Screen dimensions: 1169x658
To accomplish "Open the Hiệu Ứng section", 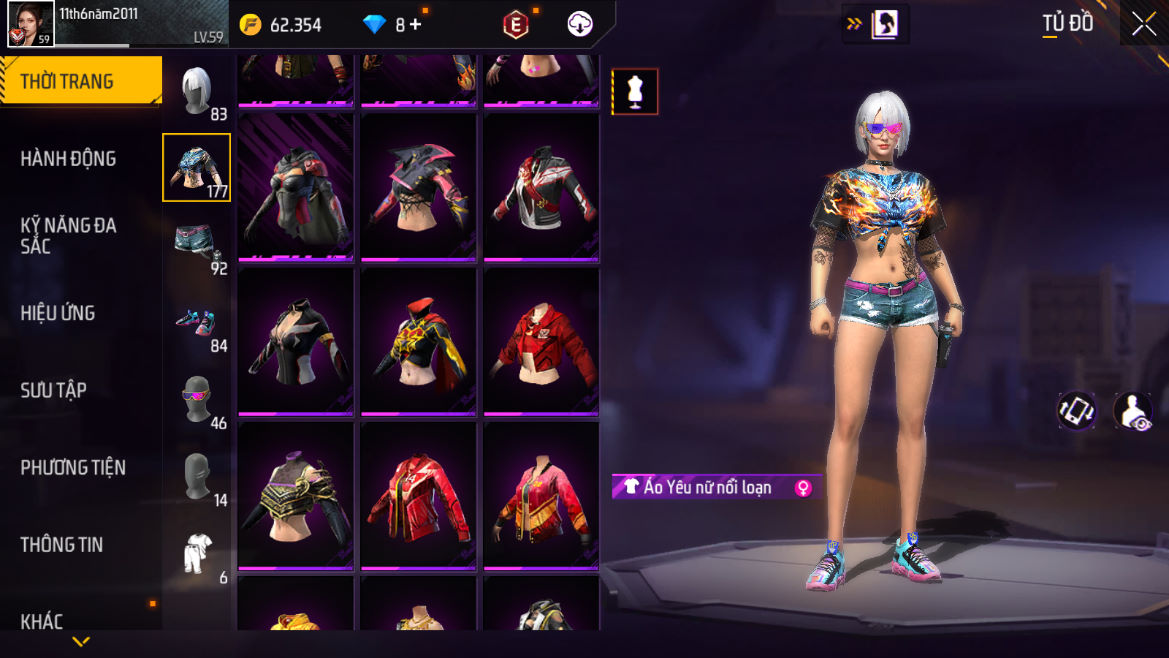I will pyautogui.click(x=58, y=313).
